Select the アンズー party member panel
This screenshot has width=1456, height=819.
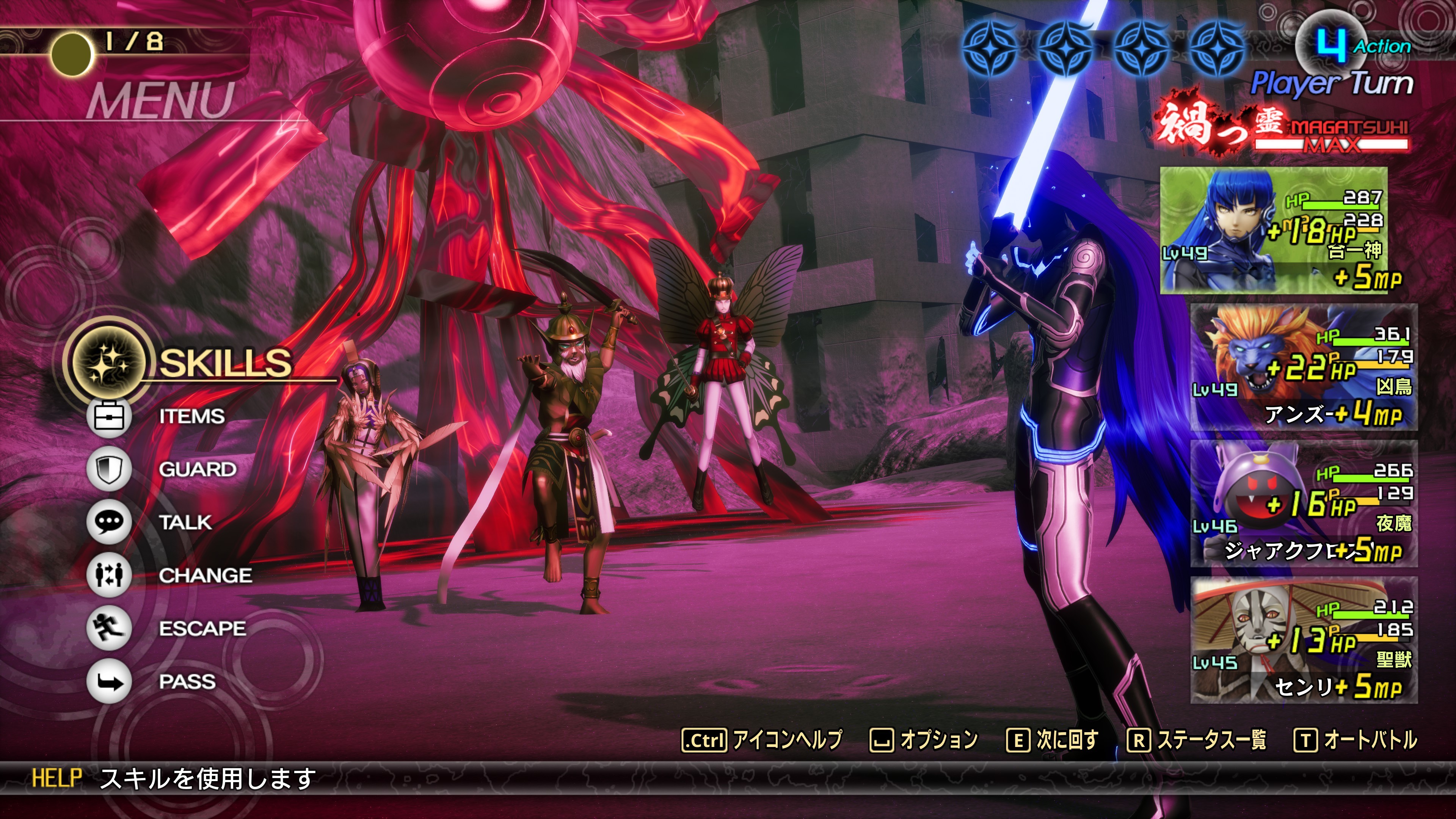point(1304,367)
